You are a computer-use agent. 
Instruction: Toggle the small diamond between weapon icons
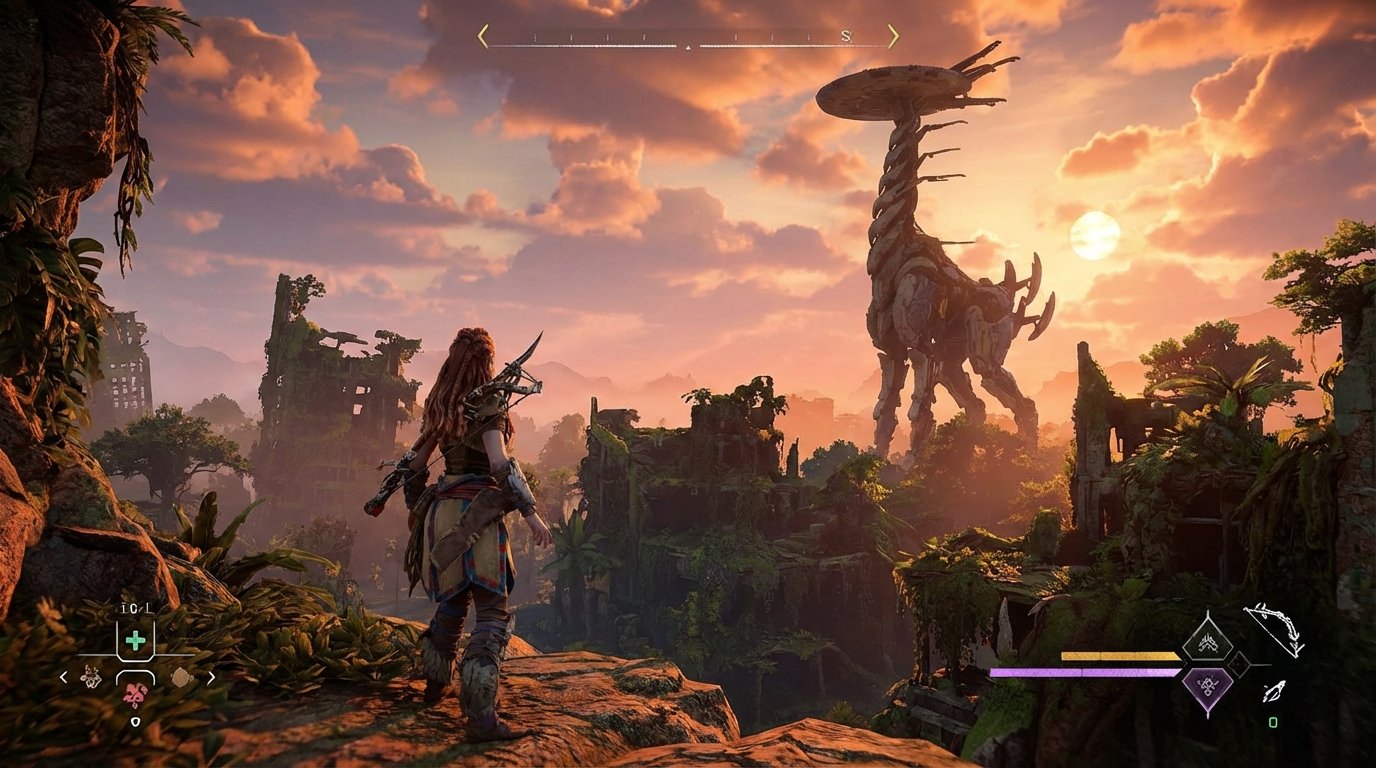(1239, 664)
